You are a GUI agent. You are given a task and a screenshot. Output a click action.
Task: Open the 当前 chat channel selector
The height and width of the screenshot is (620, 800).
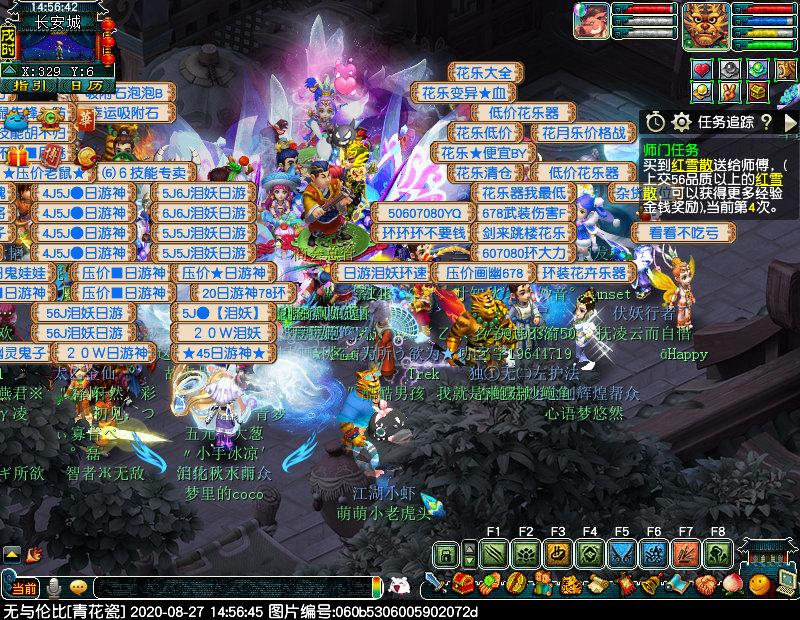[24, 587]
